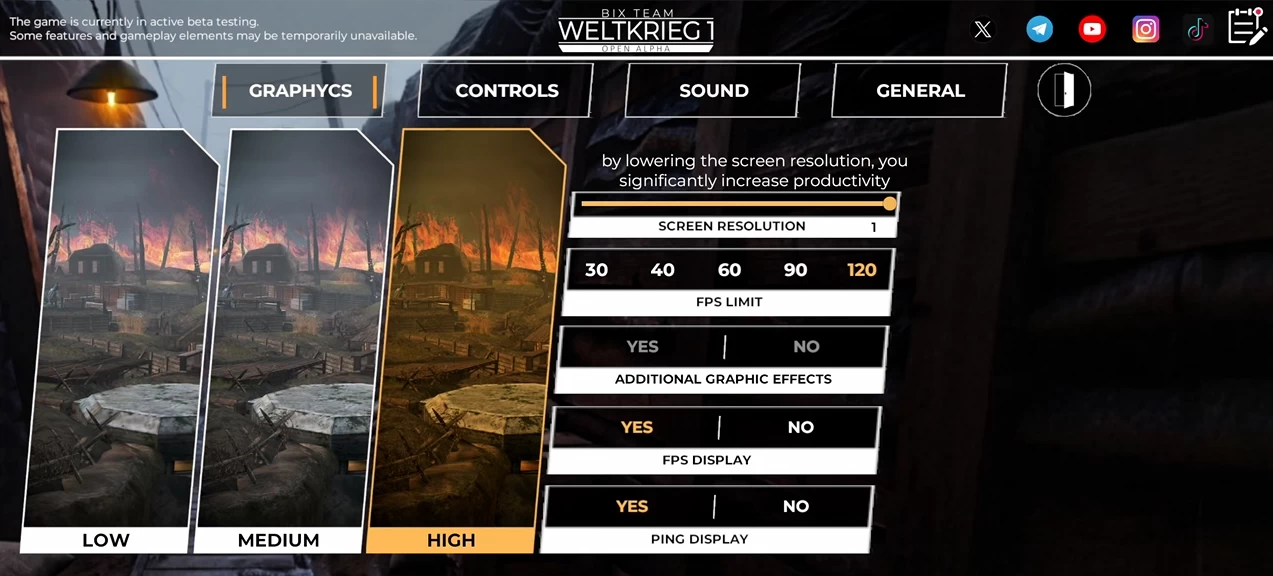Visit the Telegram channel icon
1273x576 pixels.
(x=1039, y=29)
